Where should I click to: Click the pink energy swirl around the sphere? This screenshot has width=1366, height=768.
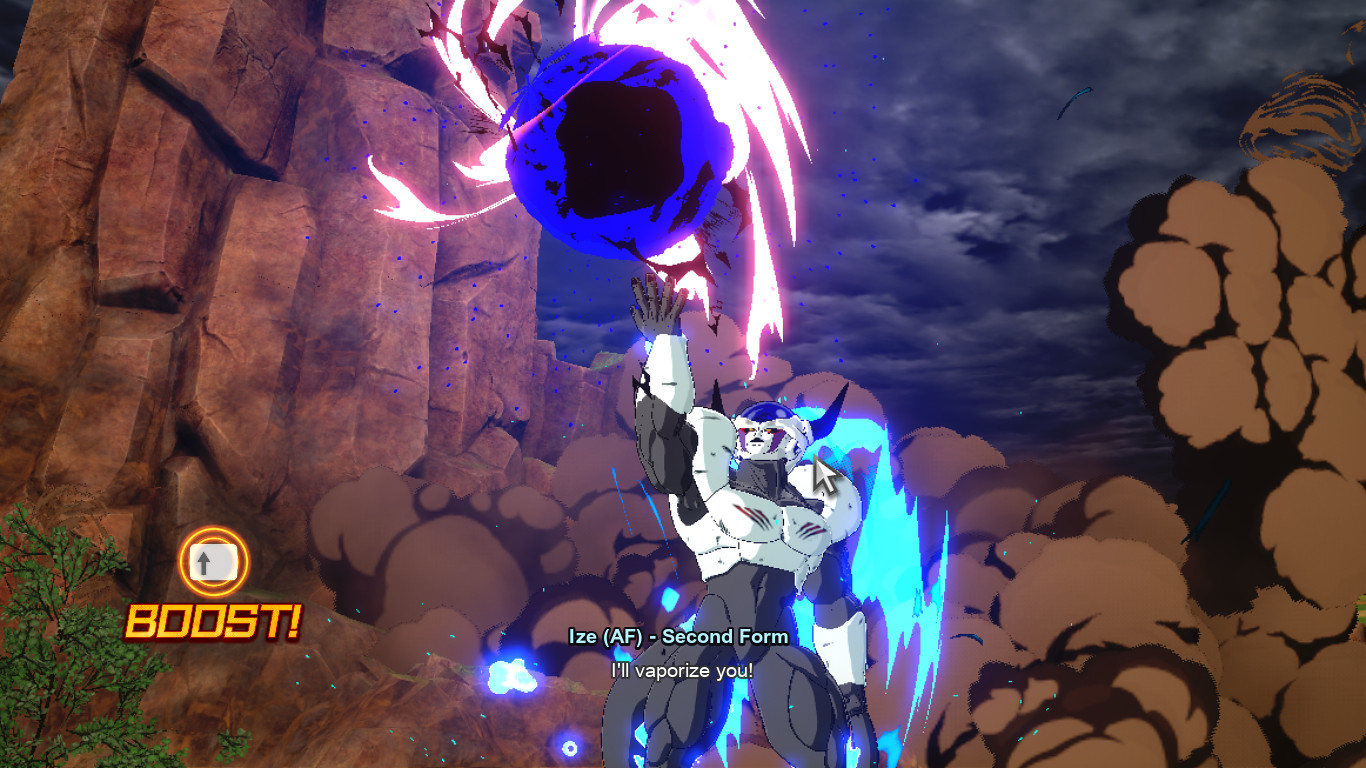(760, 130)
